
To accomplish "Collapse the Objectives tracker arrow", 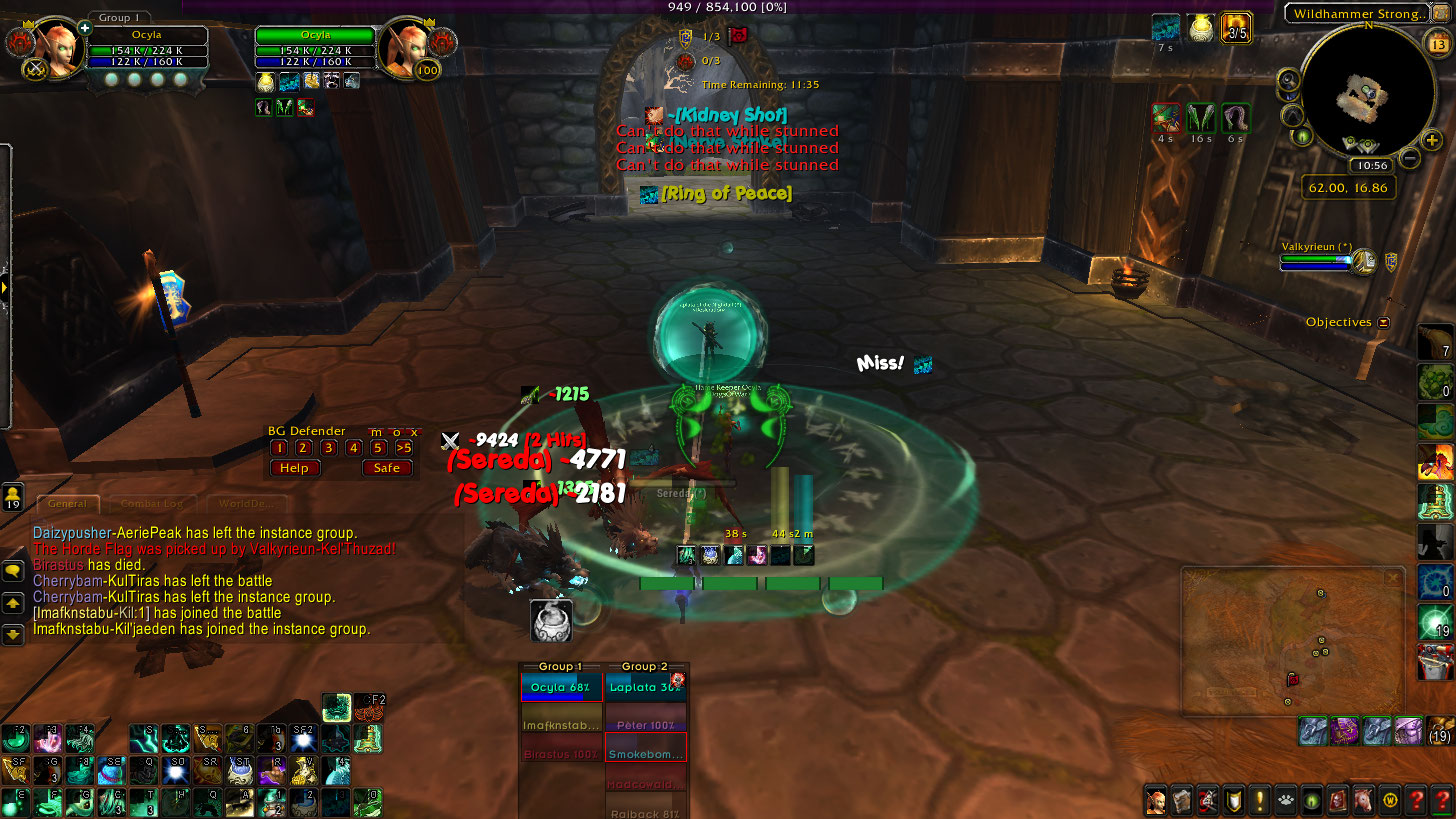I will coord(1384,323).
